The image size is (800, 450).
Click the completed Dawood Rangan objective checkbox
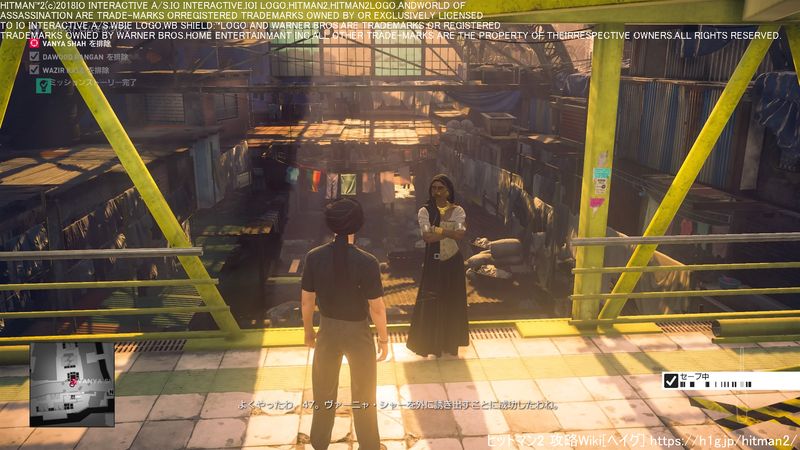[35, 58]
